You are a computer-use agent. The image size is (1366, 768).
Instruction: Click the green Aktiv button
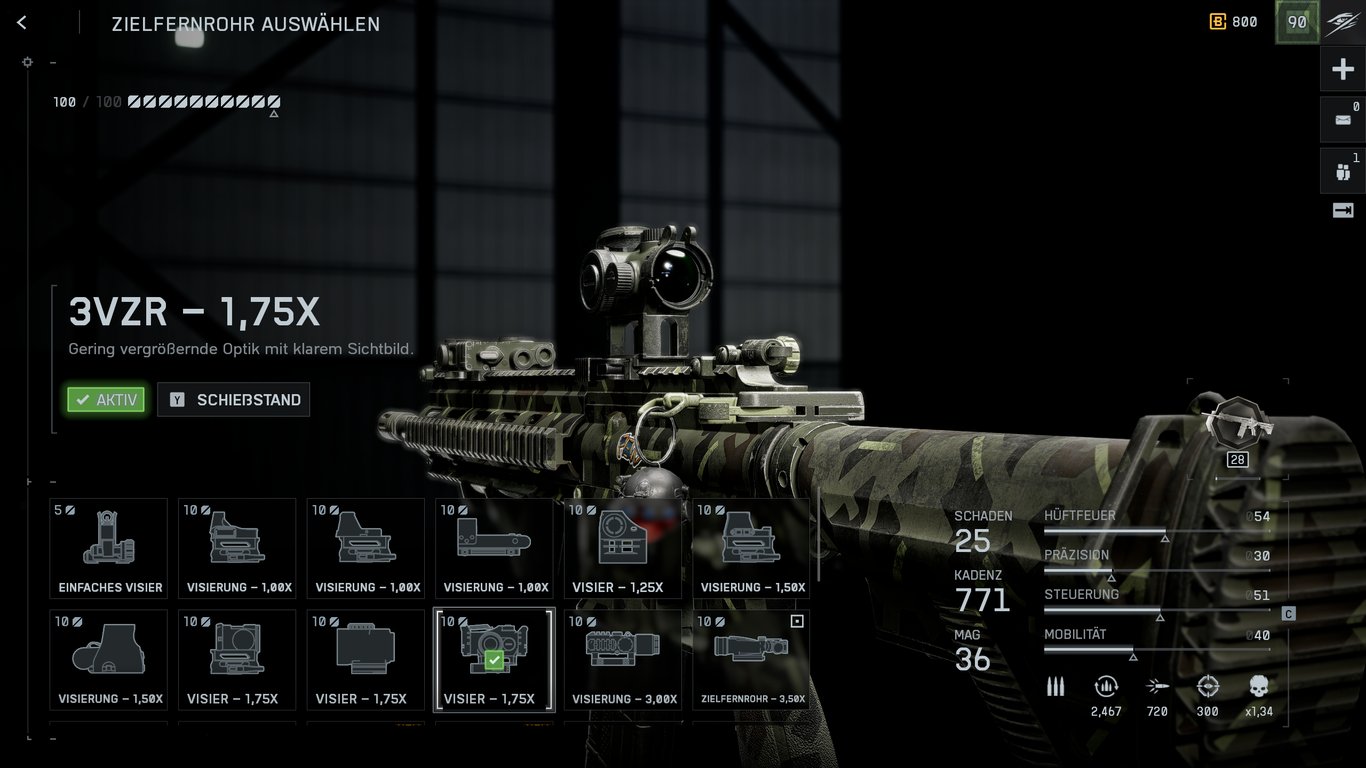point(106,400)
